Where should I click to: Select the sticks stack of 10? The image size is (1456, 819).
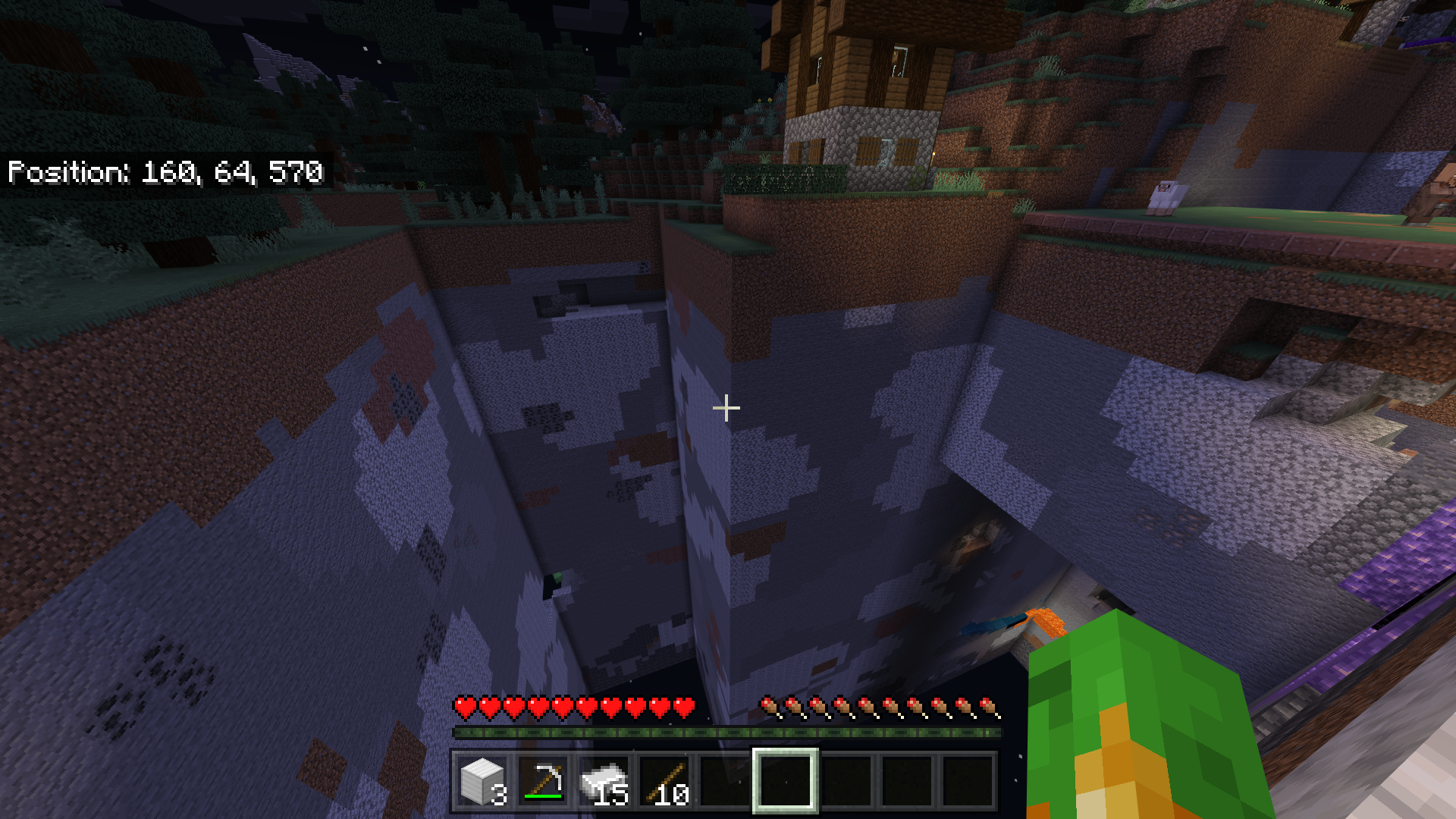click(664, 781)
